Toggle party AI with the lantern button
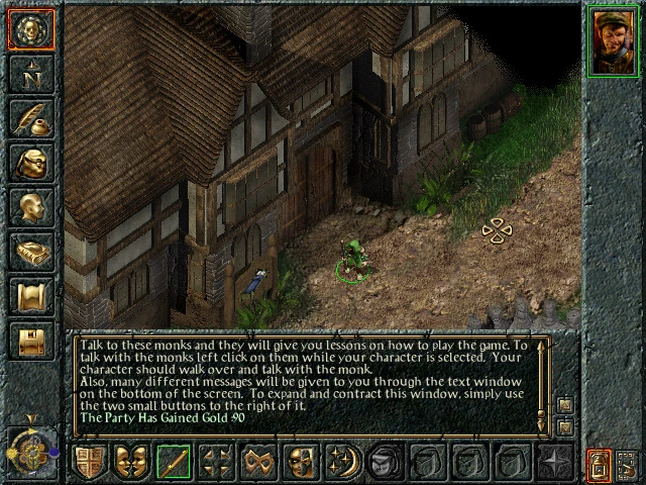Viewport: 646px width, 485px height. click(x=598, y=462)
